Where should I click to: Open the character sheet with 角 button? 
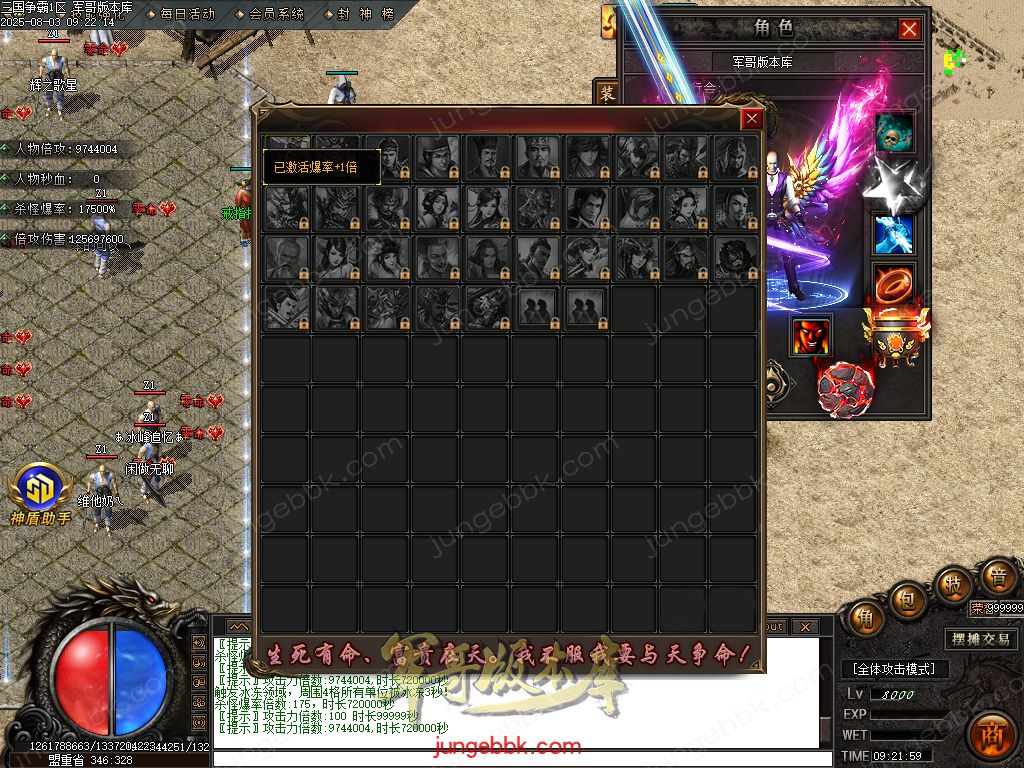865,618
